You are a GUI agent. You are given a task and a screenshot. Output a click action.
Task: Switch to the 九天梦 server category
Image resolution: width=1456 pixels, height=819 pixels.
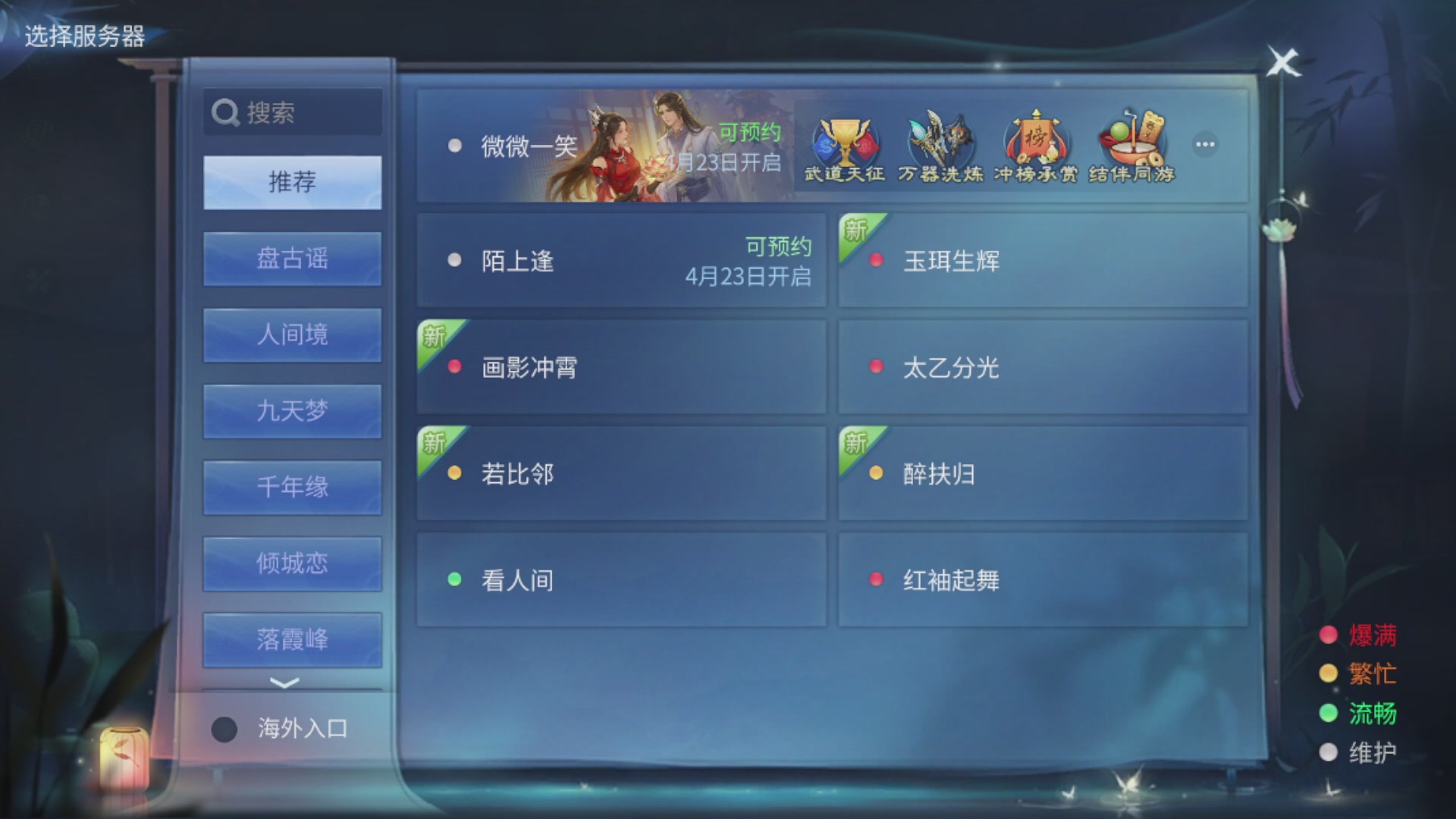pos(291,411)
